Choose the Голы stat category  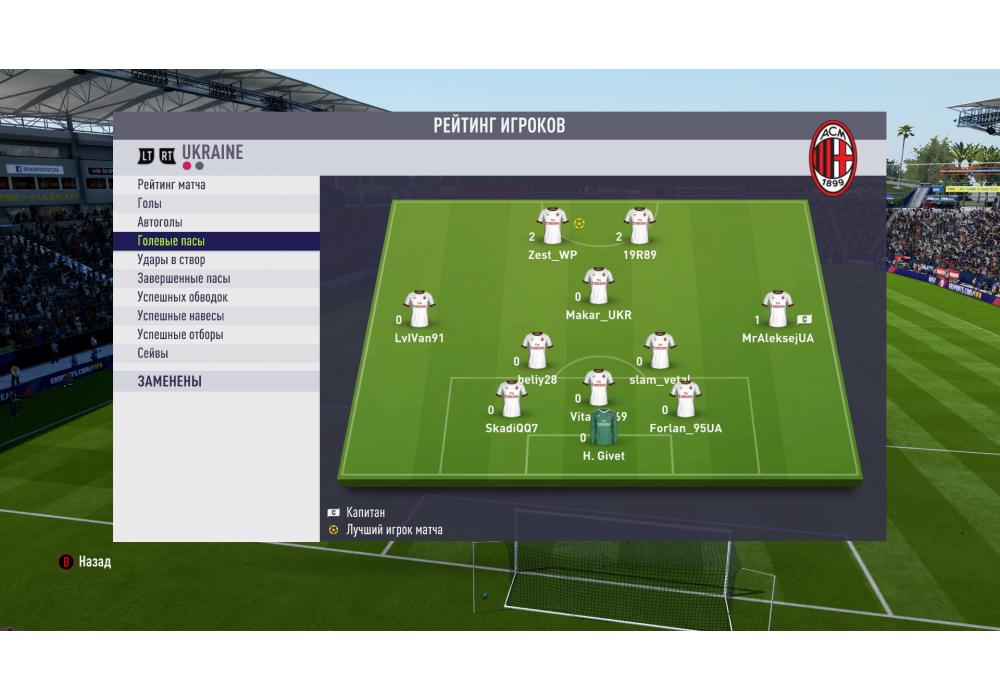150,204
